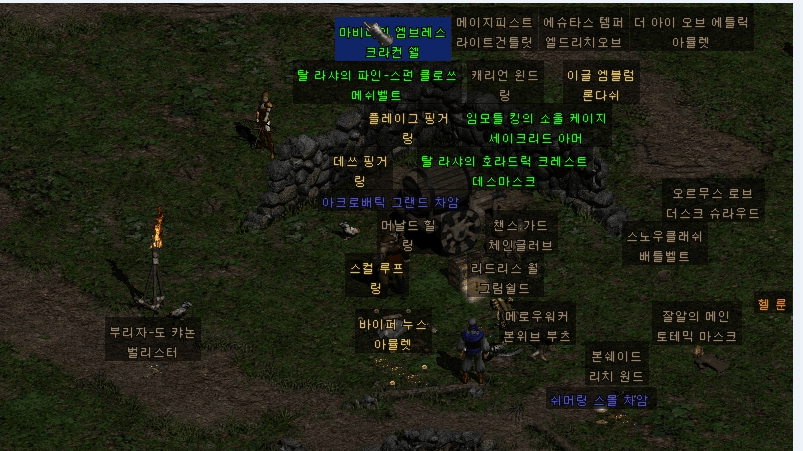Image resolution: width=803 pixels, height=451 pixels.
Task: Grab the 바이퍼 누스 아뮬렛 label
Action: coord(393,334)
